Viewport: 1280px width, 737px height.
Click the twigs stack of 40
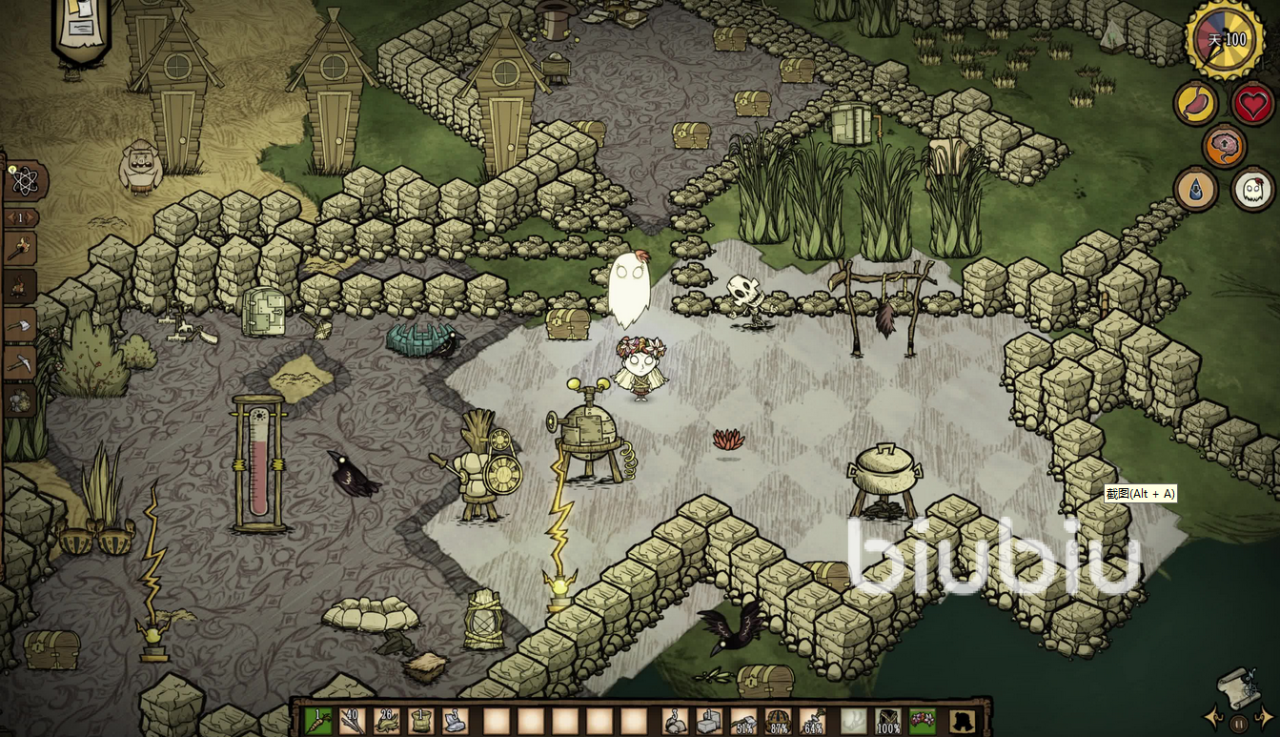pyautogui.click(x=352, y=720)
